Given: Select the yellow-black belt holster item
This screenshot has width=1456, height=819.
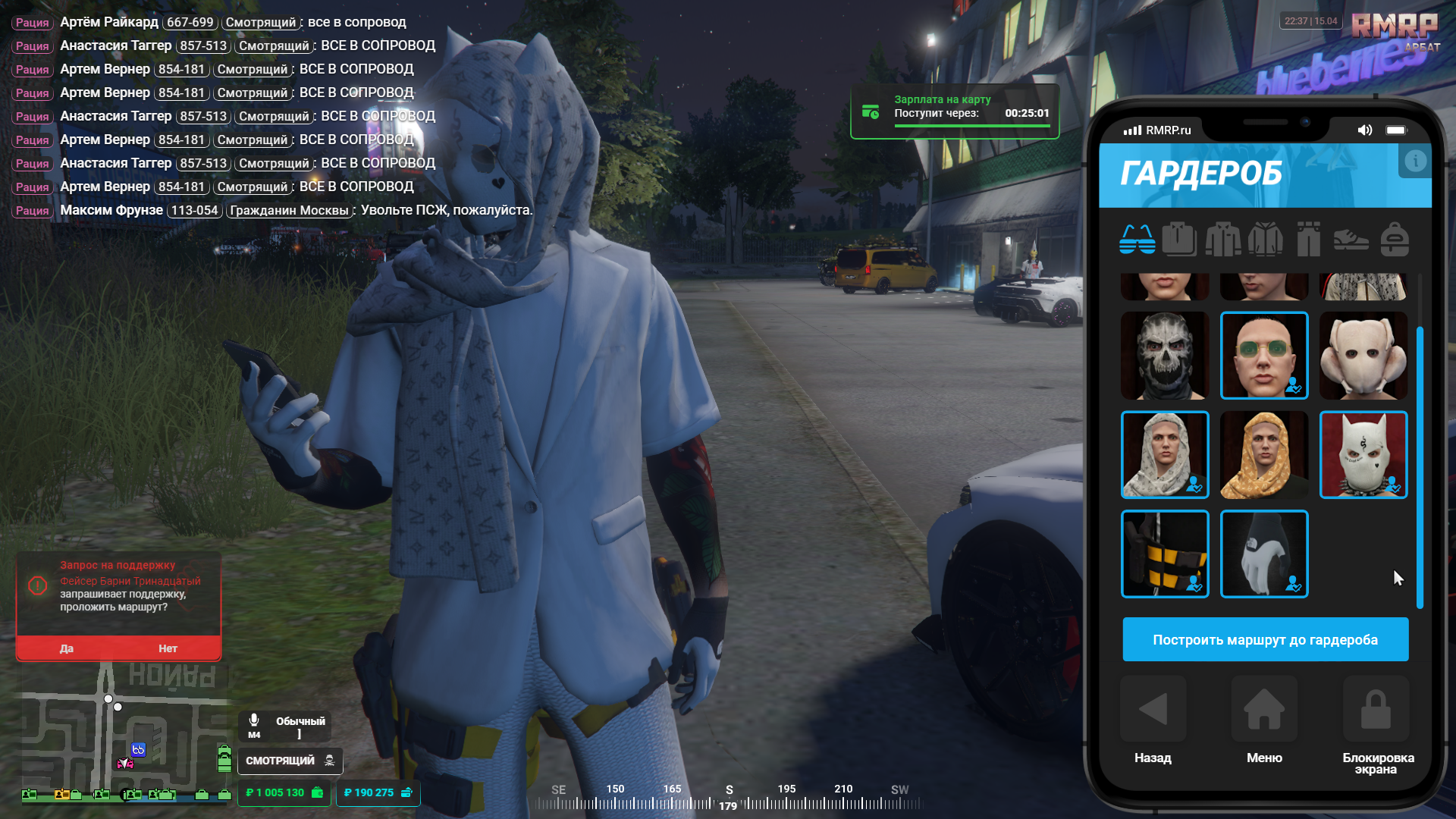Looking at the screenshot, I should coord(1165,554).
